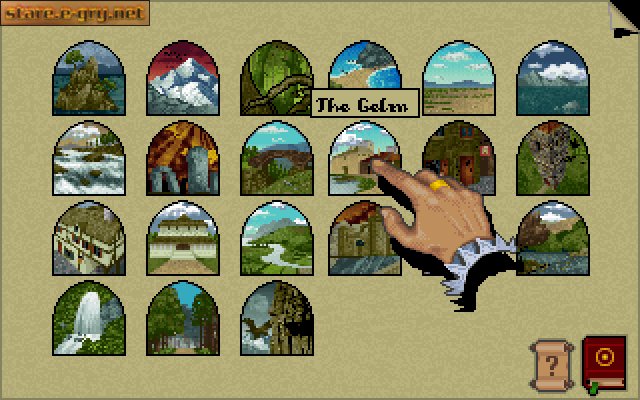The height and width of the screenshot is (400, 640).
Task: Select the rocky island location thumbnail
Action: click(88, 78)
